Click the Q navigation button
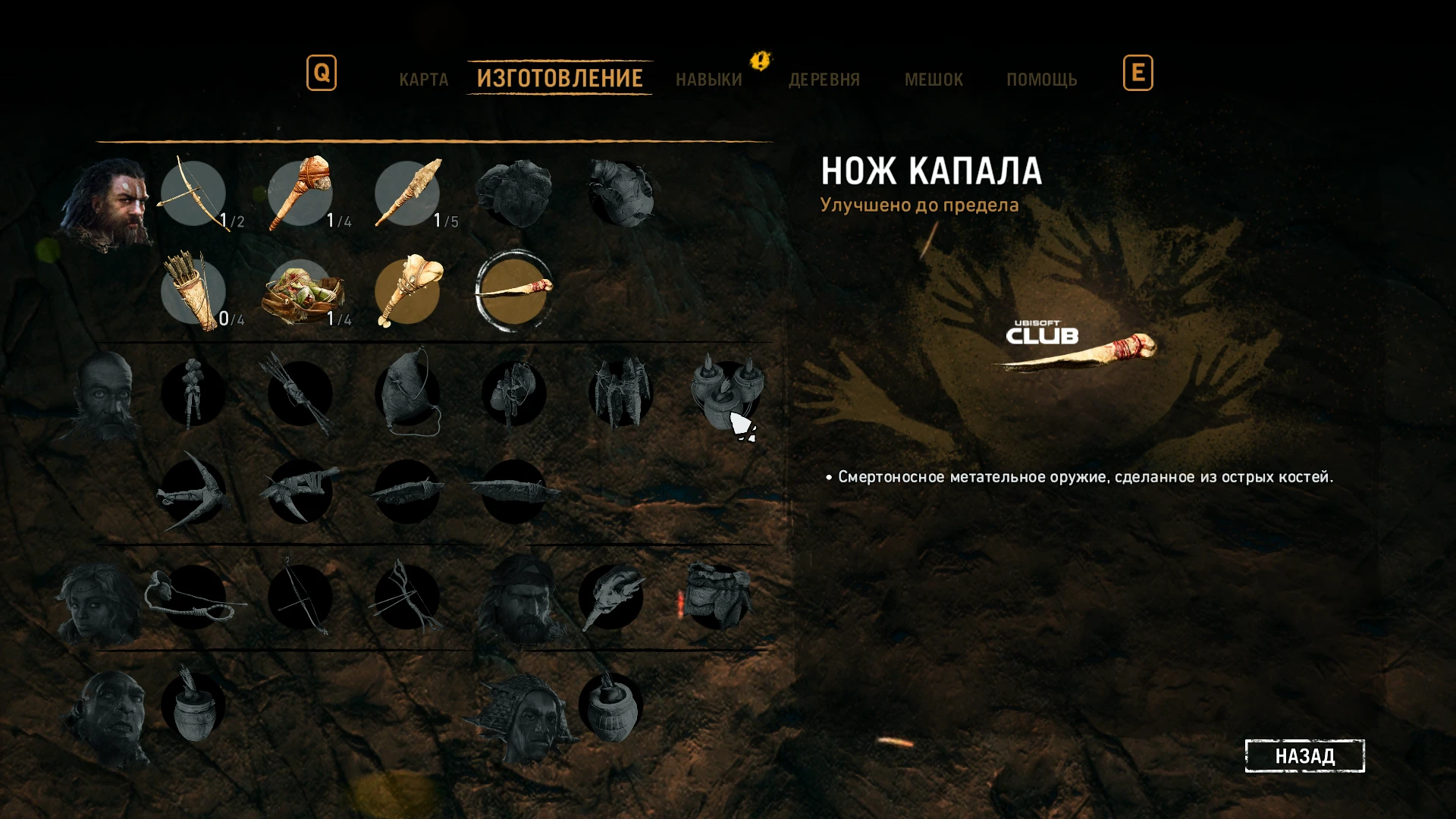The width and height of the screenshot is (1456, 819). 322,74
